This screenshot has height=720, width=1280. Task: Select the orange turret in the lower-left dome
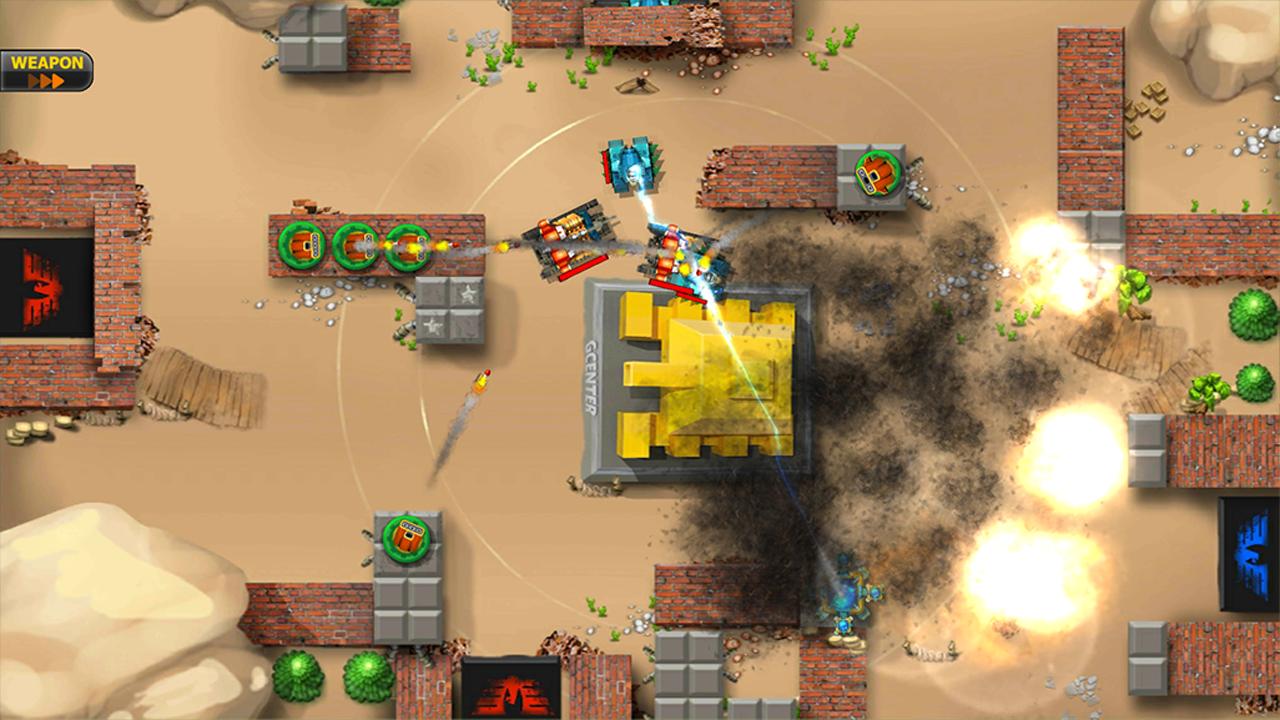coord(408,539)
